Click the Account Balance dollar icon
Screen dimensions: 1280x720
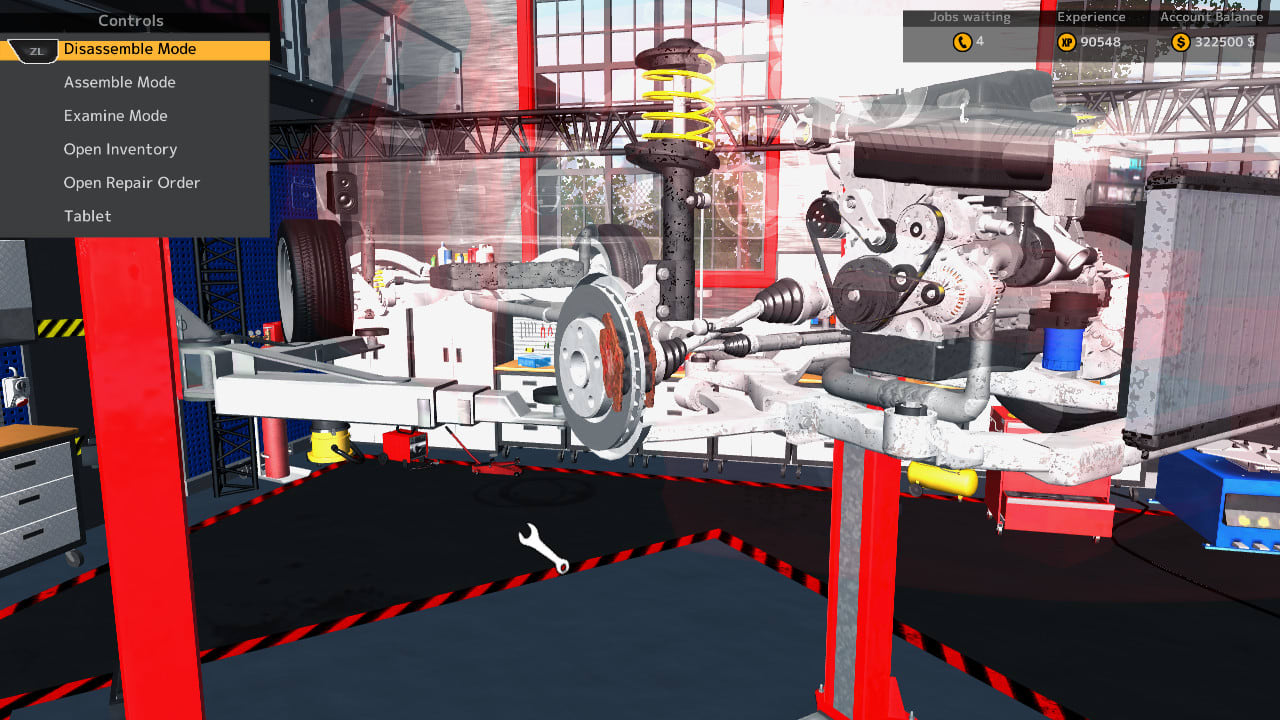click(1181, 42)
